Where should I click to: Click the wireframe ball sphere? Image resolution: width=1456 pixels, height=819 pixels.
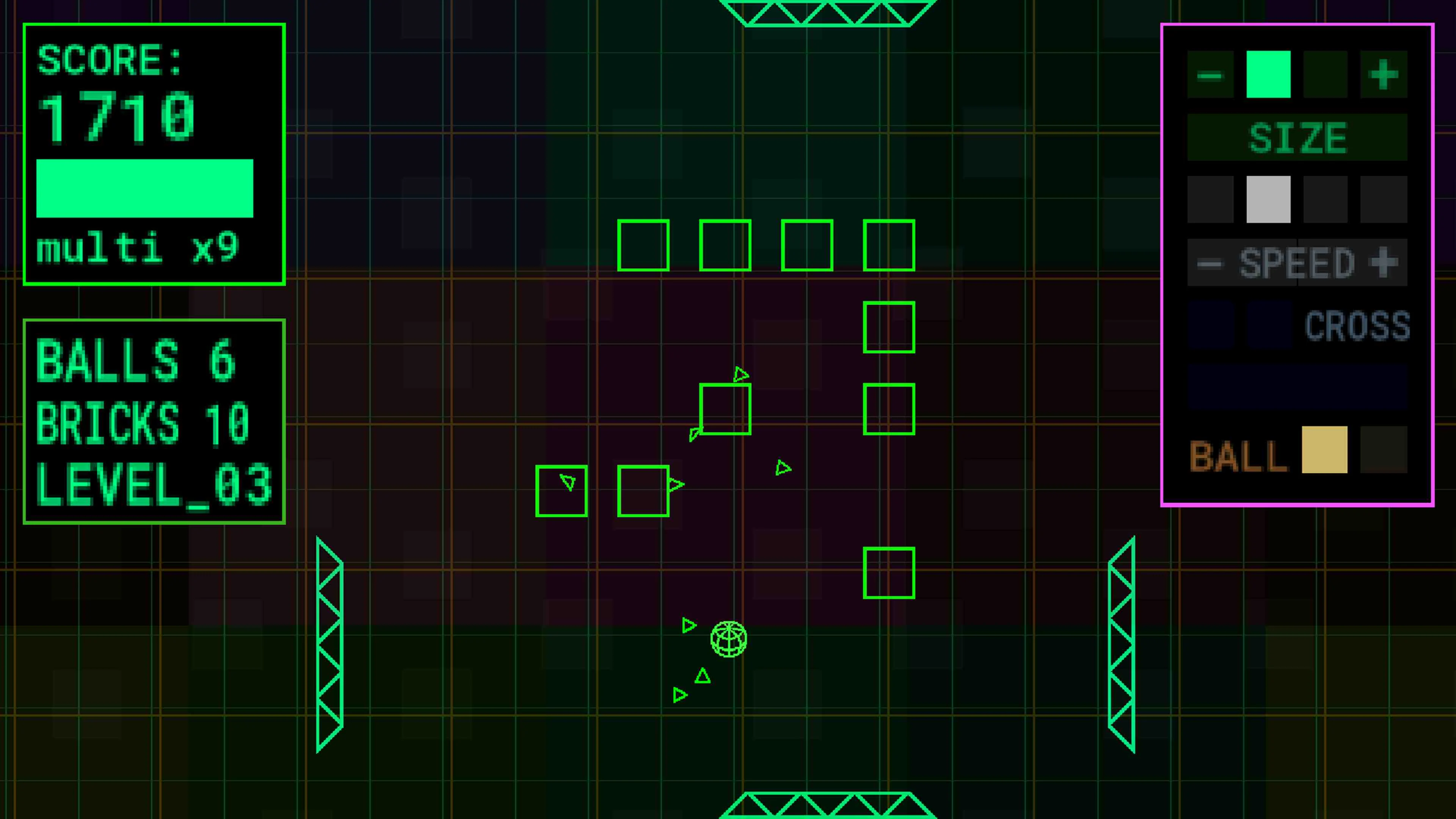tap(729, 640)
